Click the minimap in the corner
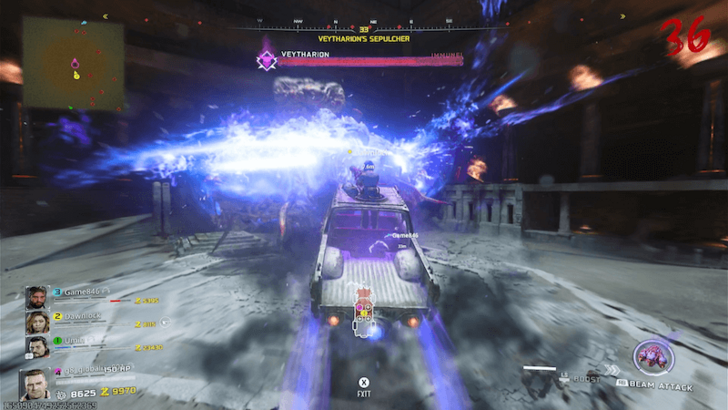 73,62
